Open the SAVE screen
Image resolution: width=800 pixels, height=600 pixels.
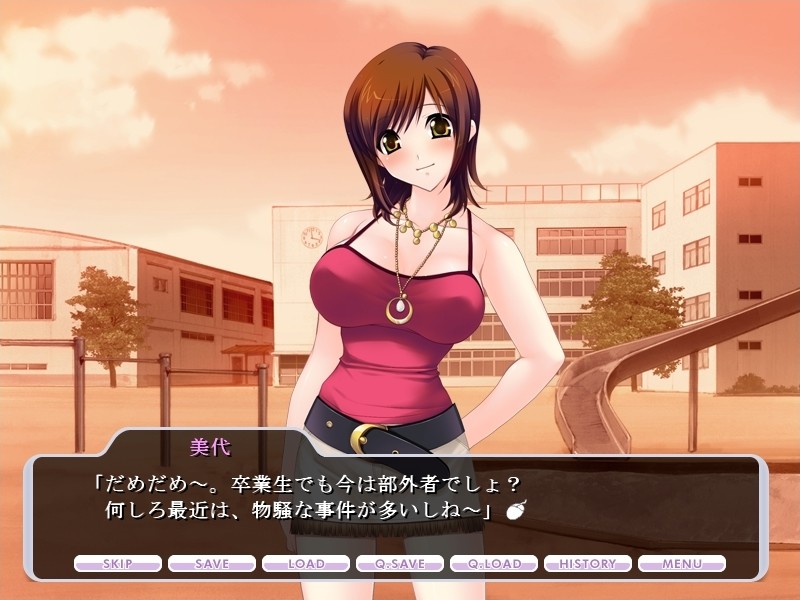(x=212, y=564)
